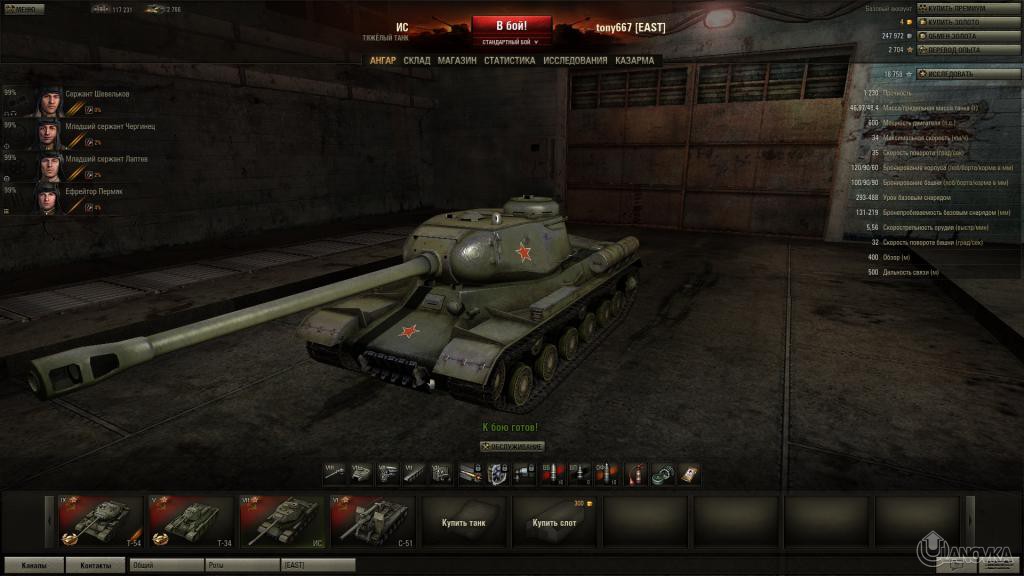Viewport: 1024px width, 576px height.
Task: Open the Казарма tab
Action: coord(635,60)
